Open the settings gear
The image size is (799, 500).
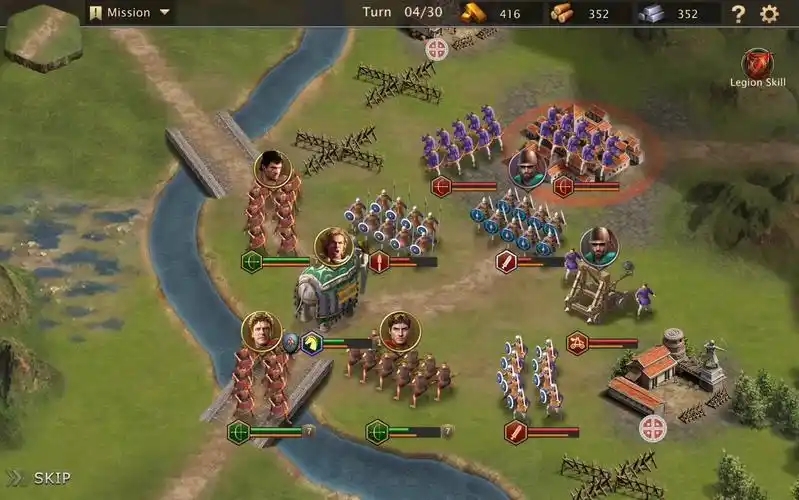(769, 14)
